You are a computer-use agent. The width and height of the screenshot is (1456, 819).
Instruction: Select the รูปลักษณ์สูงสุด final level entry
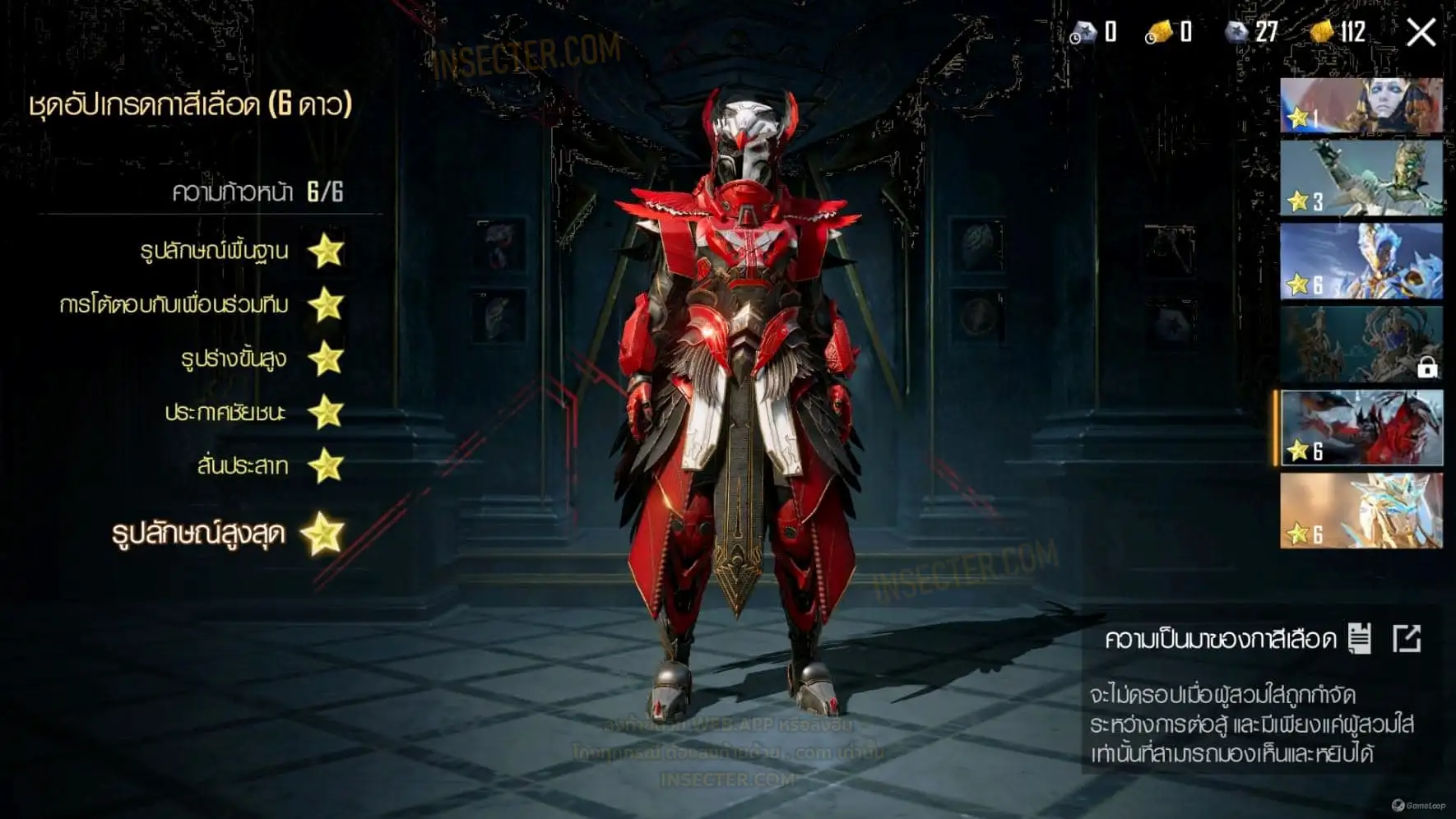[x=228, y=534]
